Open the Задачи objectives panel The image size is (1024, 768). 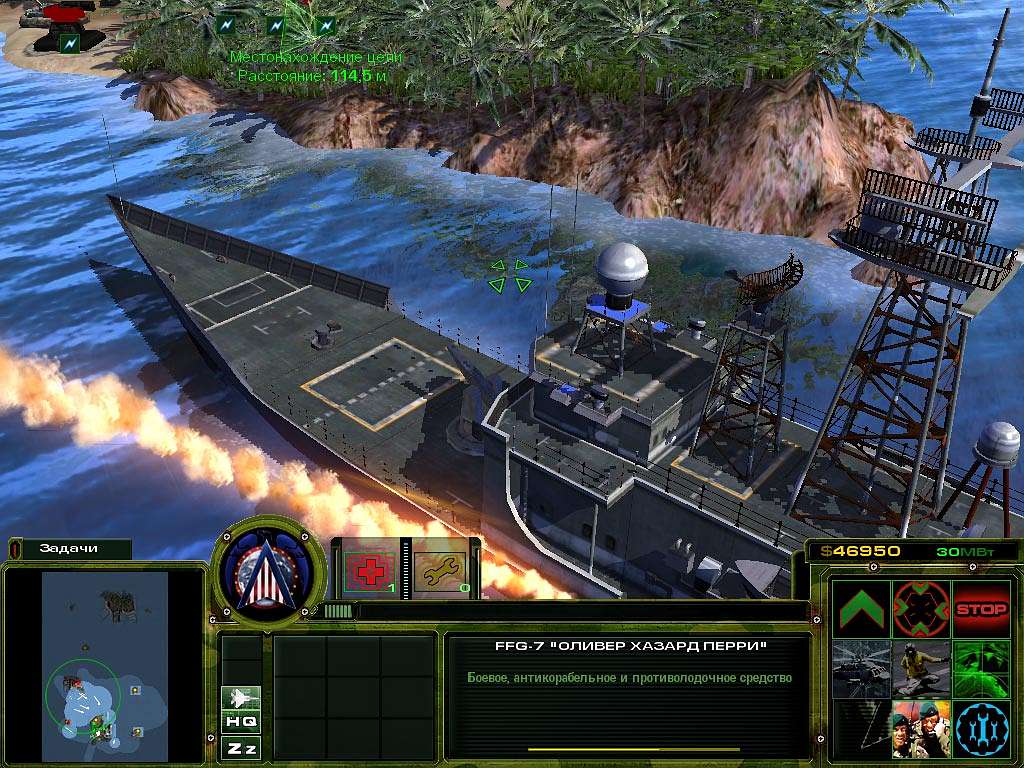tap(70, 549)
